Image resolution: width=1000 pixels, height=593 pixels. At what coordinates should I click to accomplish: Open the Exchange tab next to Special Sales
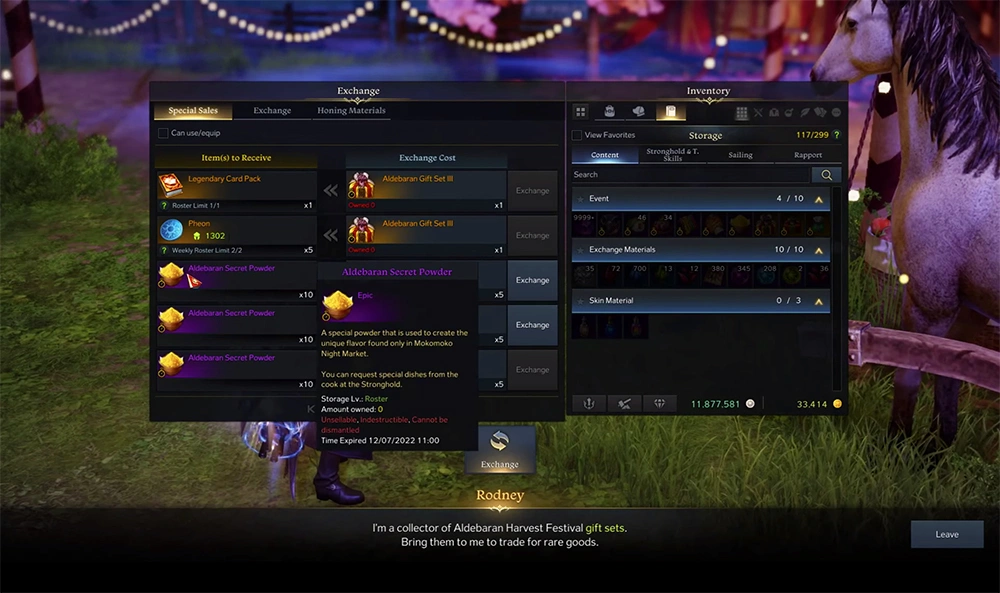272,111
